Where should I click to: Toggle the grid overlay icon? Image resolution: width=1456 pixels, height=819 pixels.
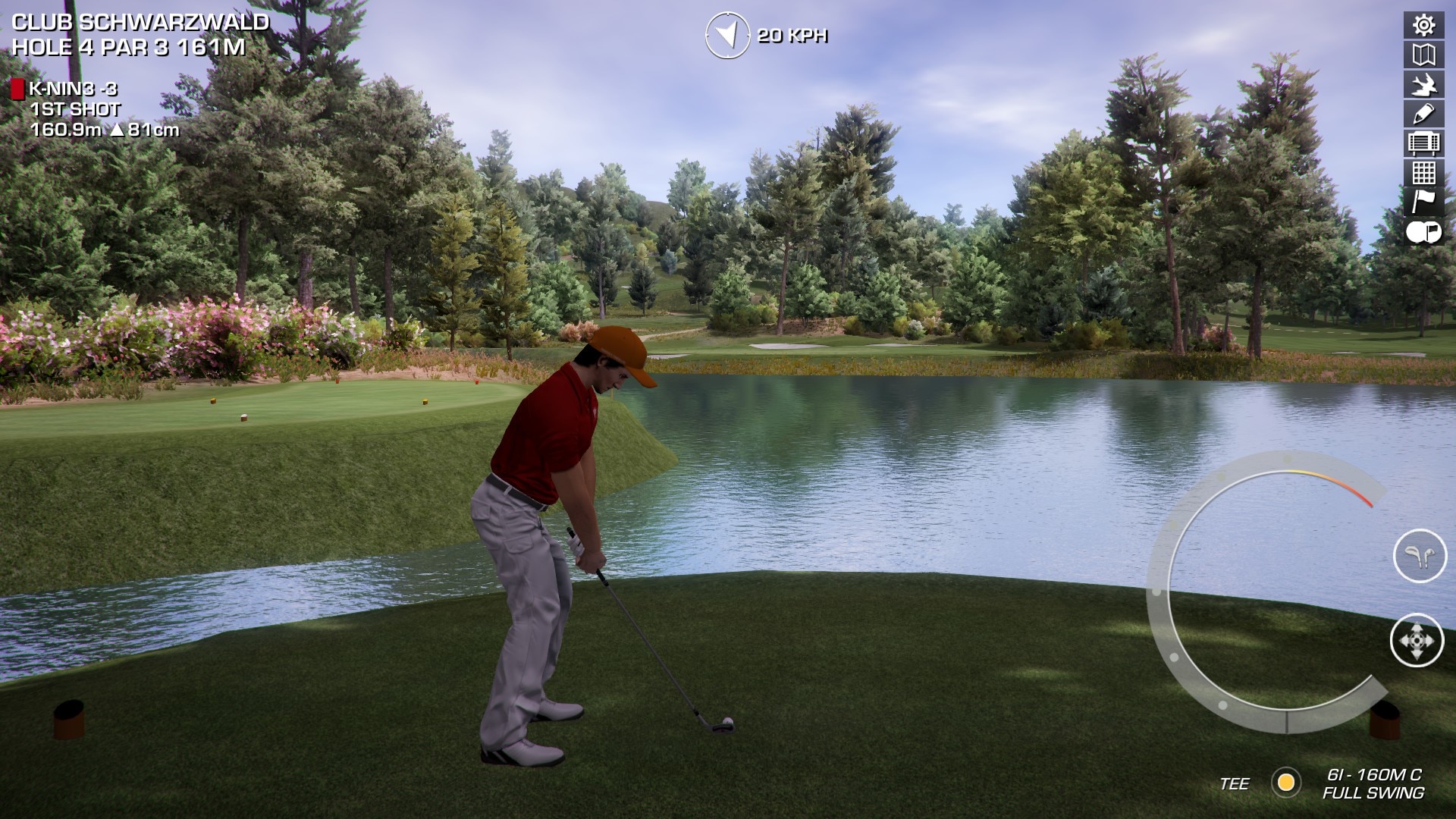(1423, 173)
